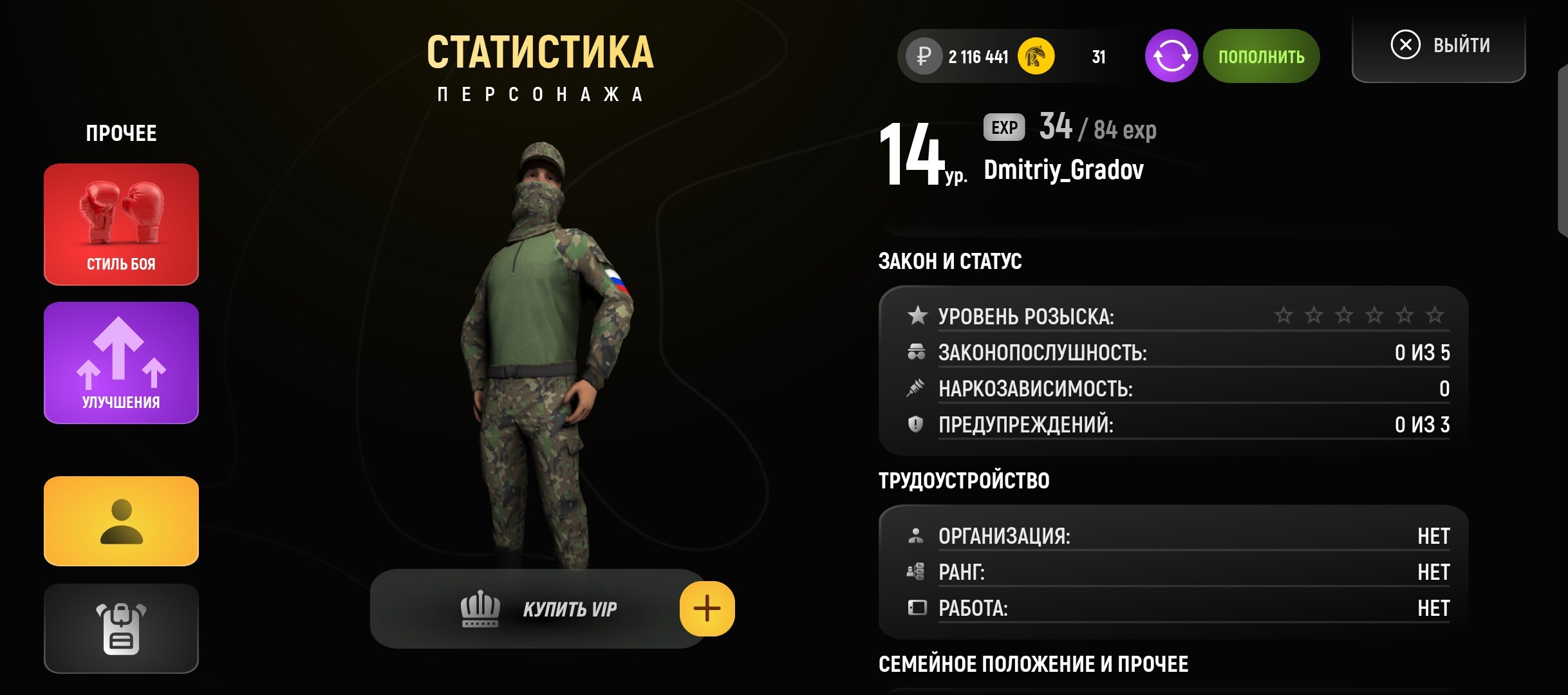Open the СТИЛЬ БОЯ fighting style panel
Viewport: 1568px width, 695px height.
point(120,225)
